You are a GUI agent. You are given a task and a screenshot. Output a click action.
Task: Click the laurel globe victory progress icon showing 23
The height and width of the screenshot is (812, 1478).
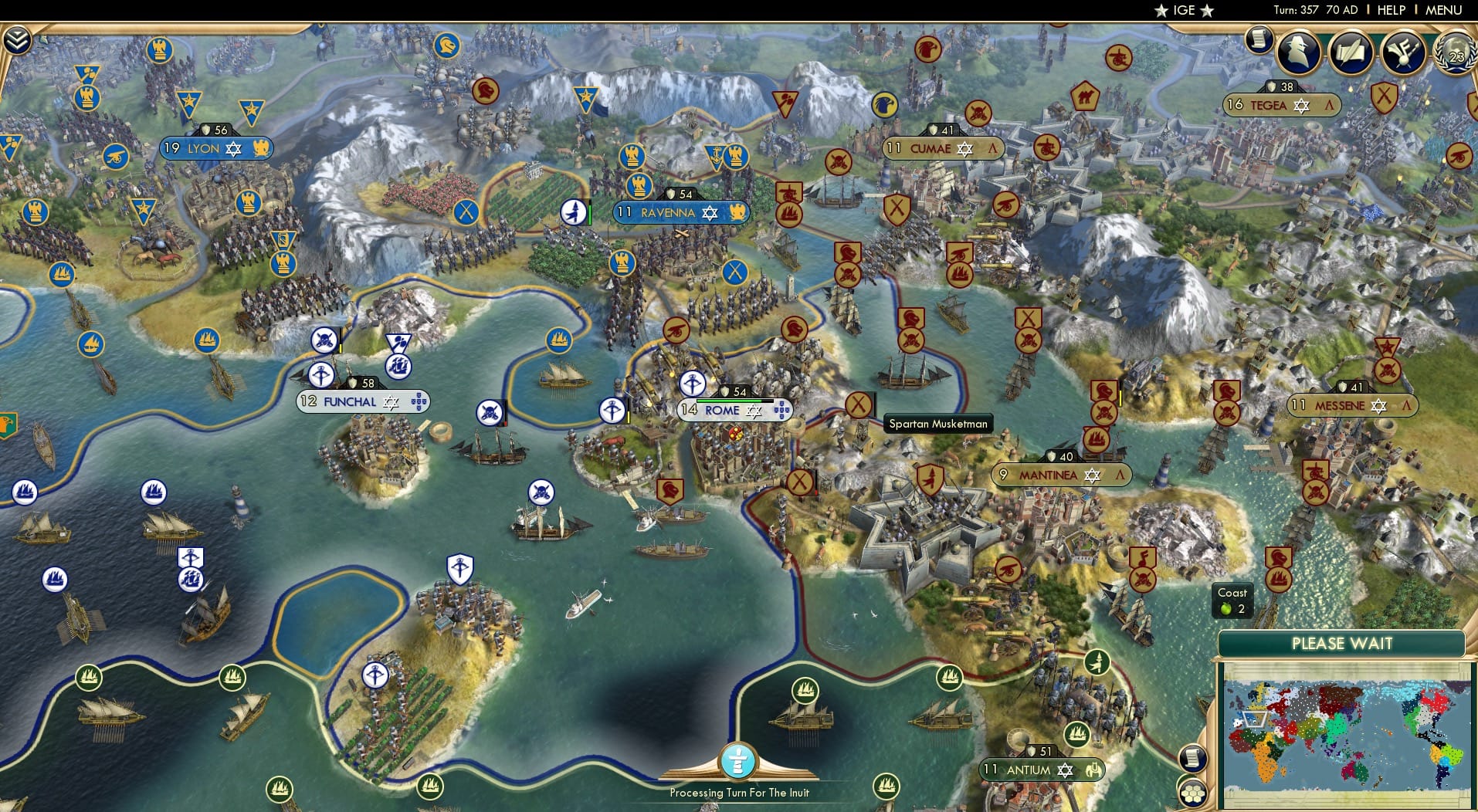(1455, 54)
